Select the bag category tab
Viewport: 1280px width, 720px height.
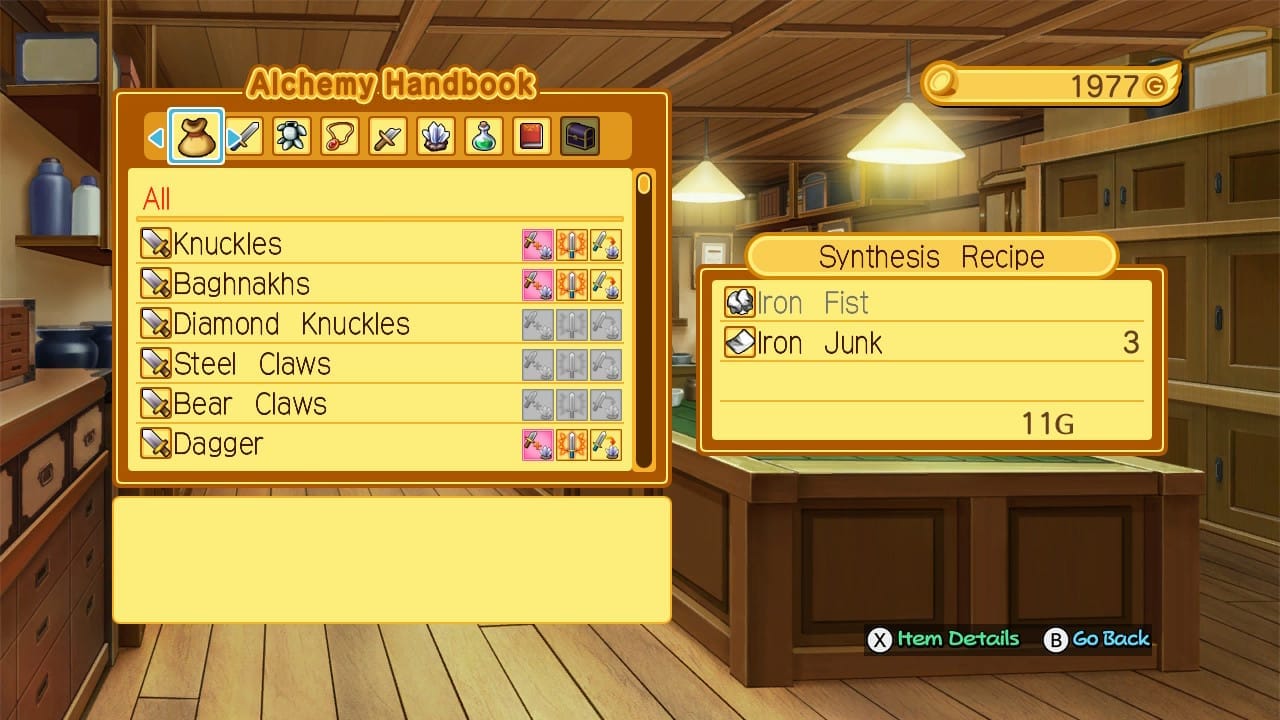[196, 137]
